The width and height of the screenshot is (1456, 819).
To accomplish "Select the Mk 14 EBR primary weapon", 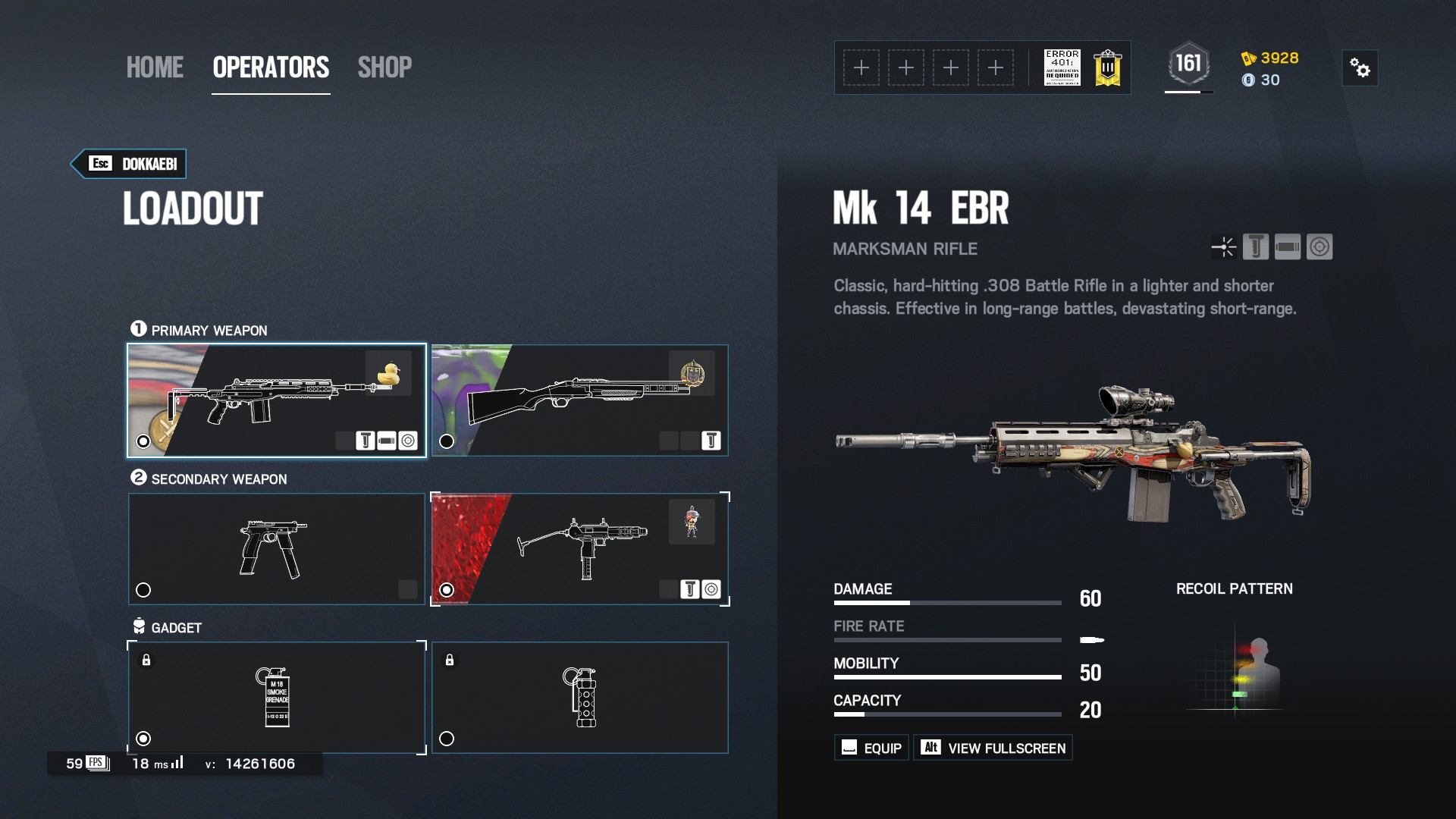I will (x=276, y=400).
